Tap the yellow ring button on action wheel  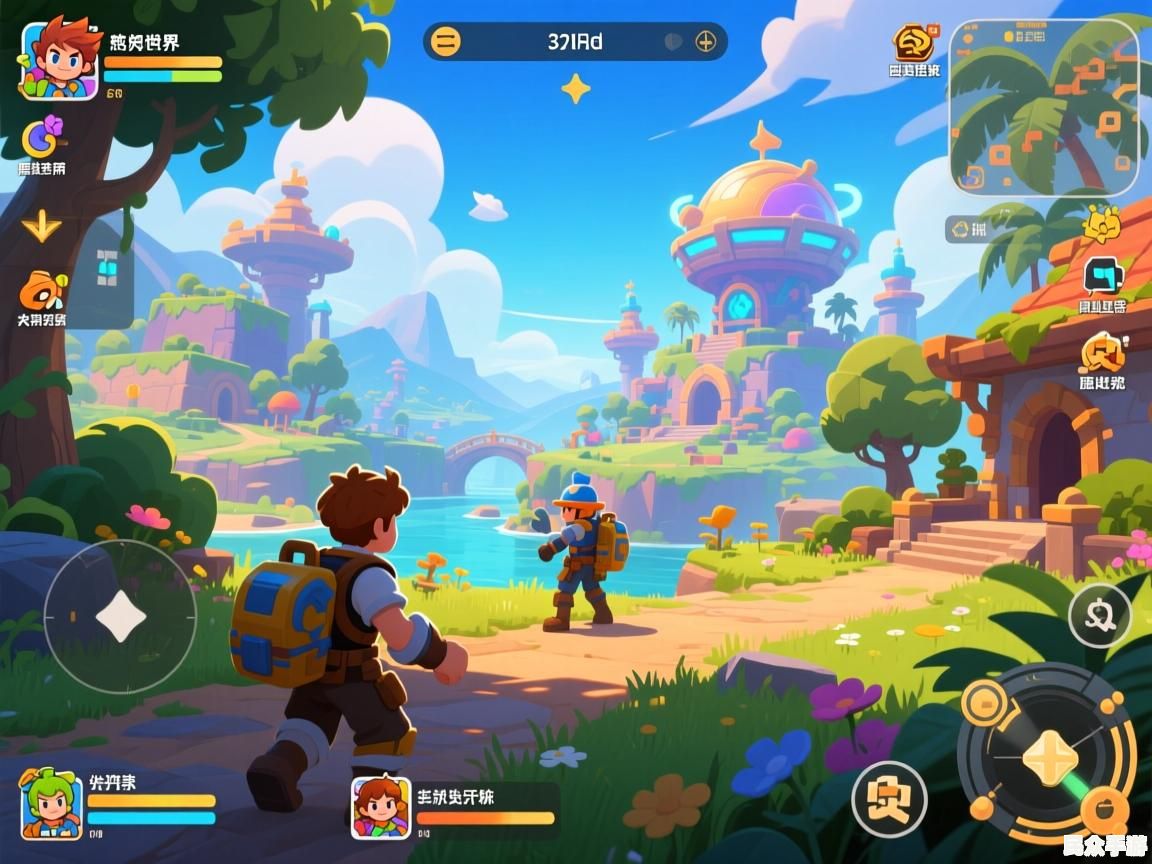pos(983,702)
